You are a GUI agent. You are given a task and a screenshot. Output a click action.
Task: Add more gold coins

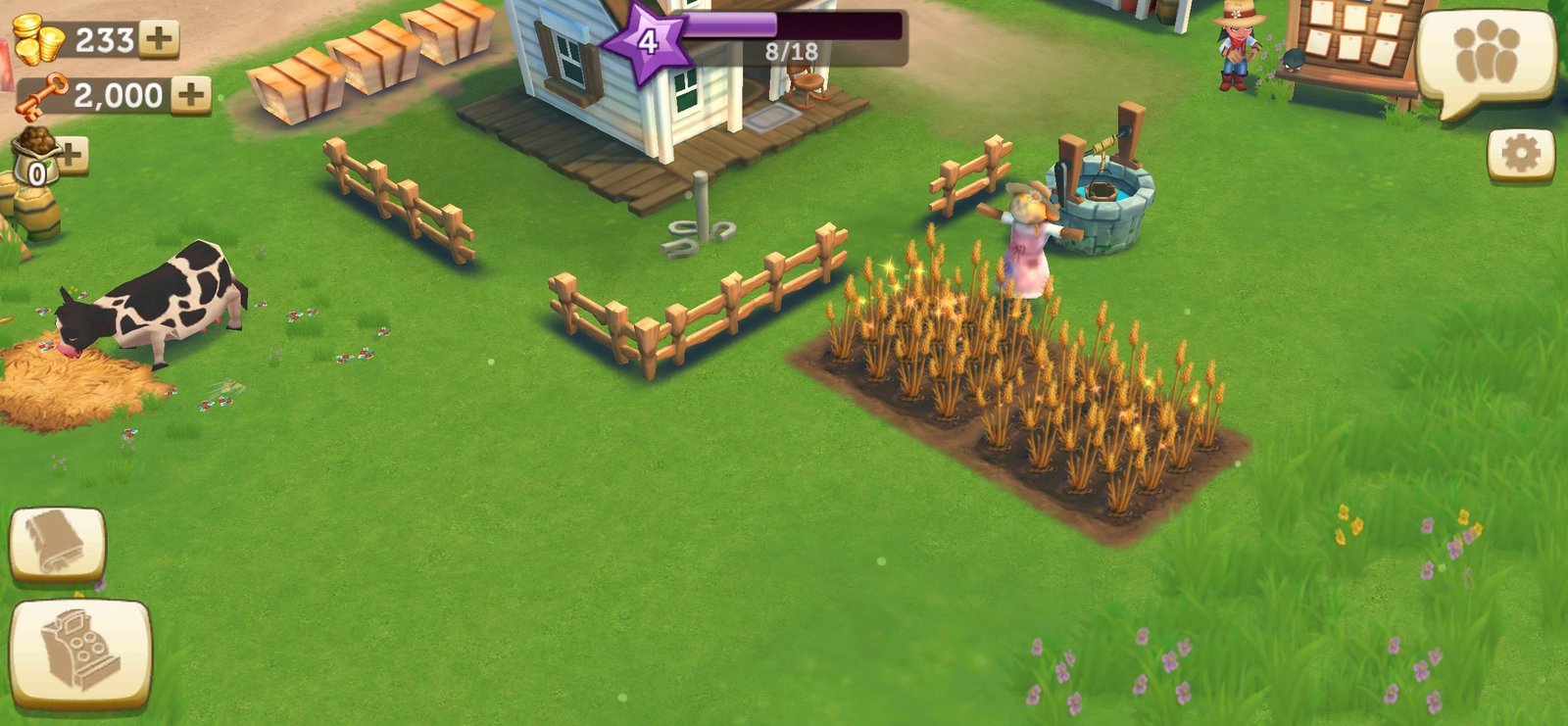click(159, 39)
